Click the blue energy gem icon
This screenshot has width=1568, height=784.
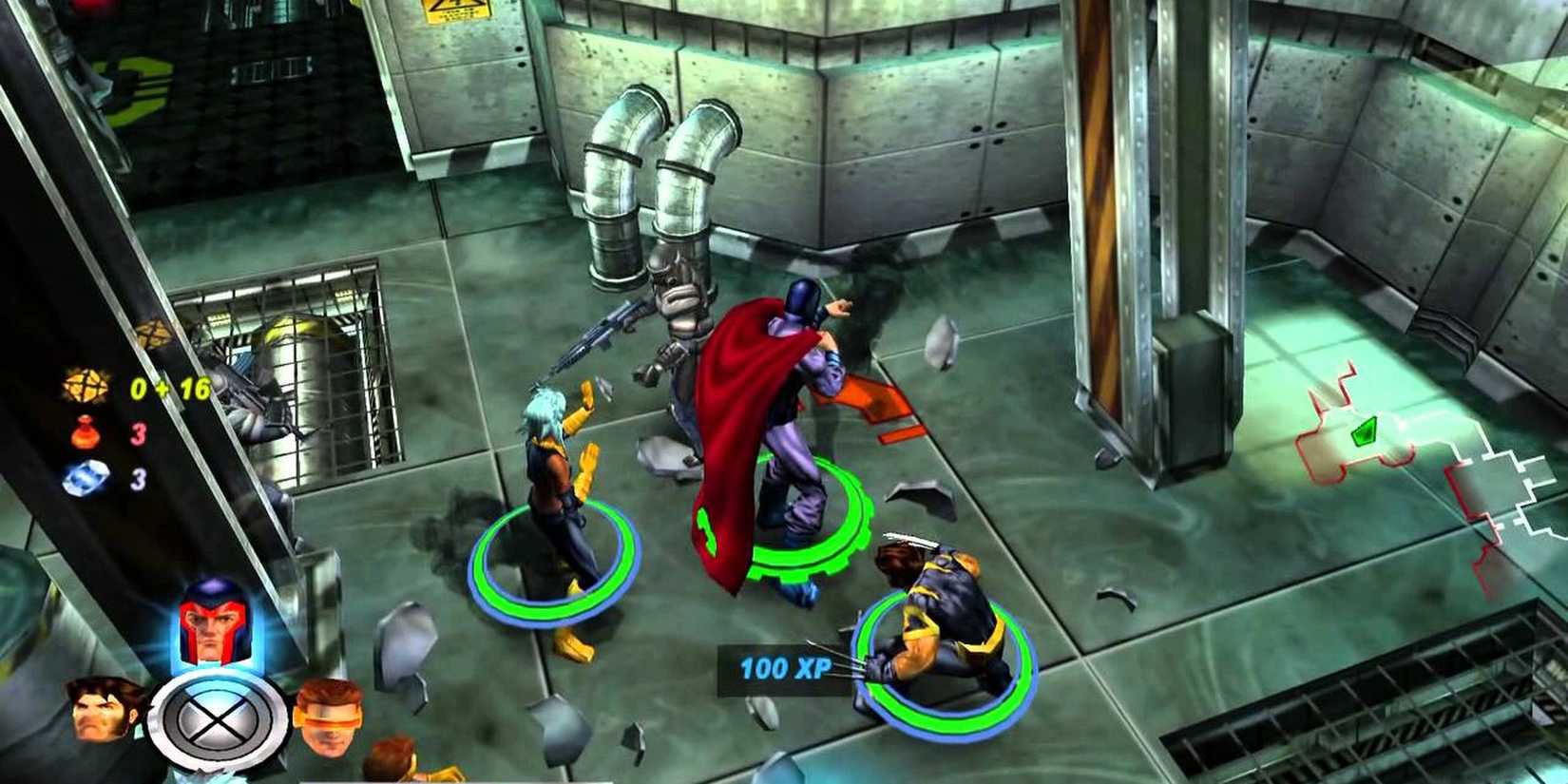pyautogui.click(x=87, y=479)
